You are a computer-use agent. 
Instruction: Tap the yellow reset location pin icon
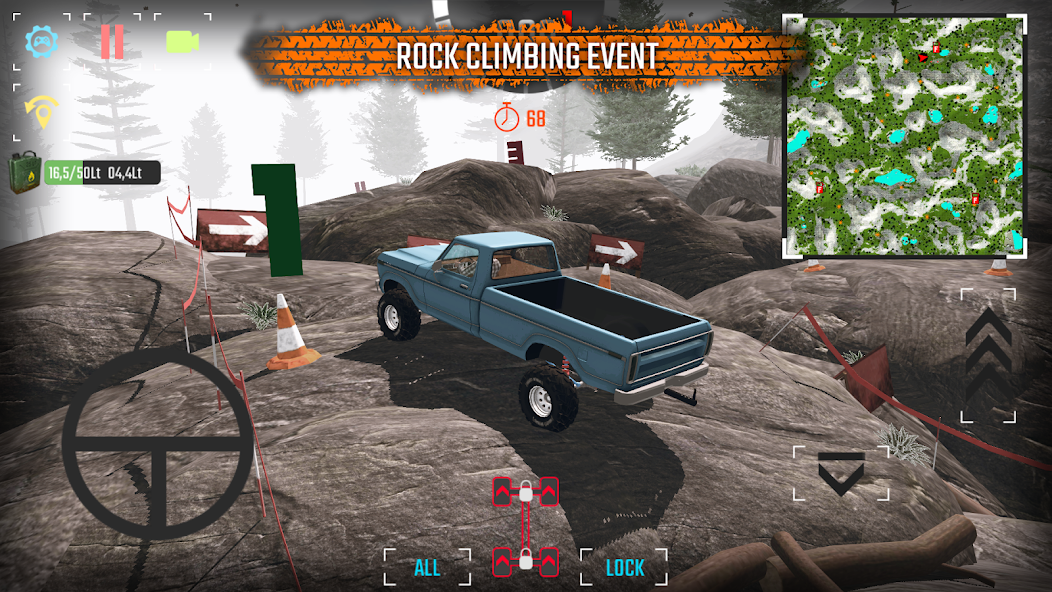42,111
